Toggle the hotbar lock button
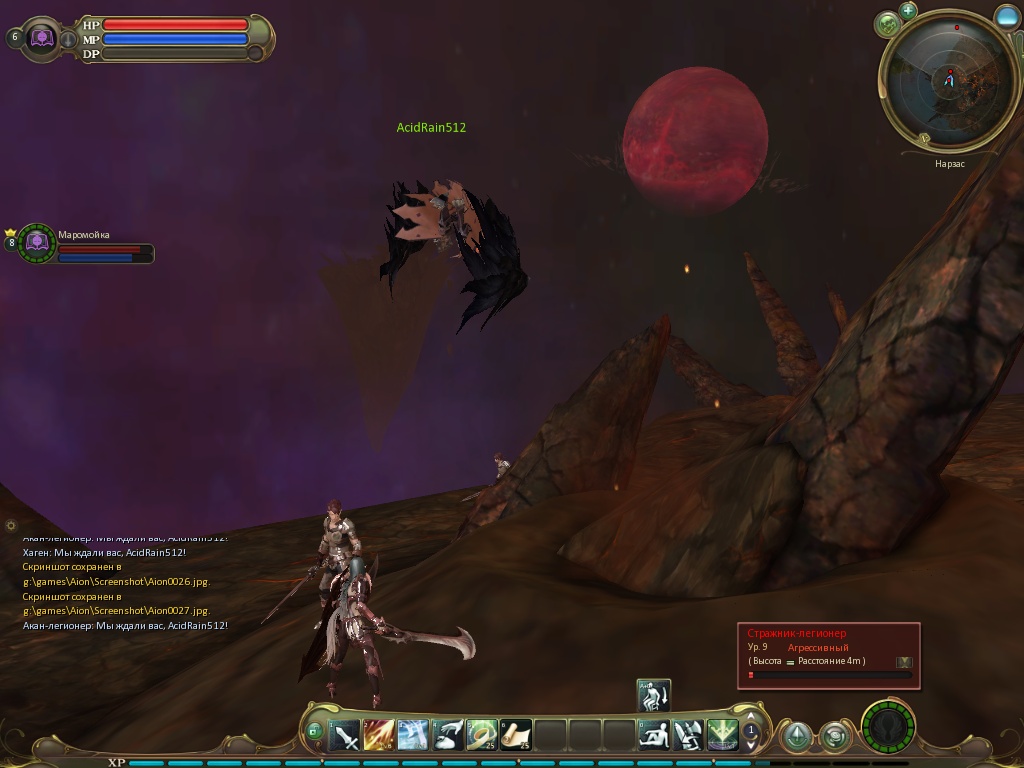The image size is (1024, 768). point(315,732)
